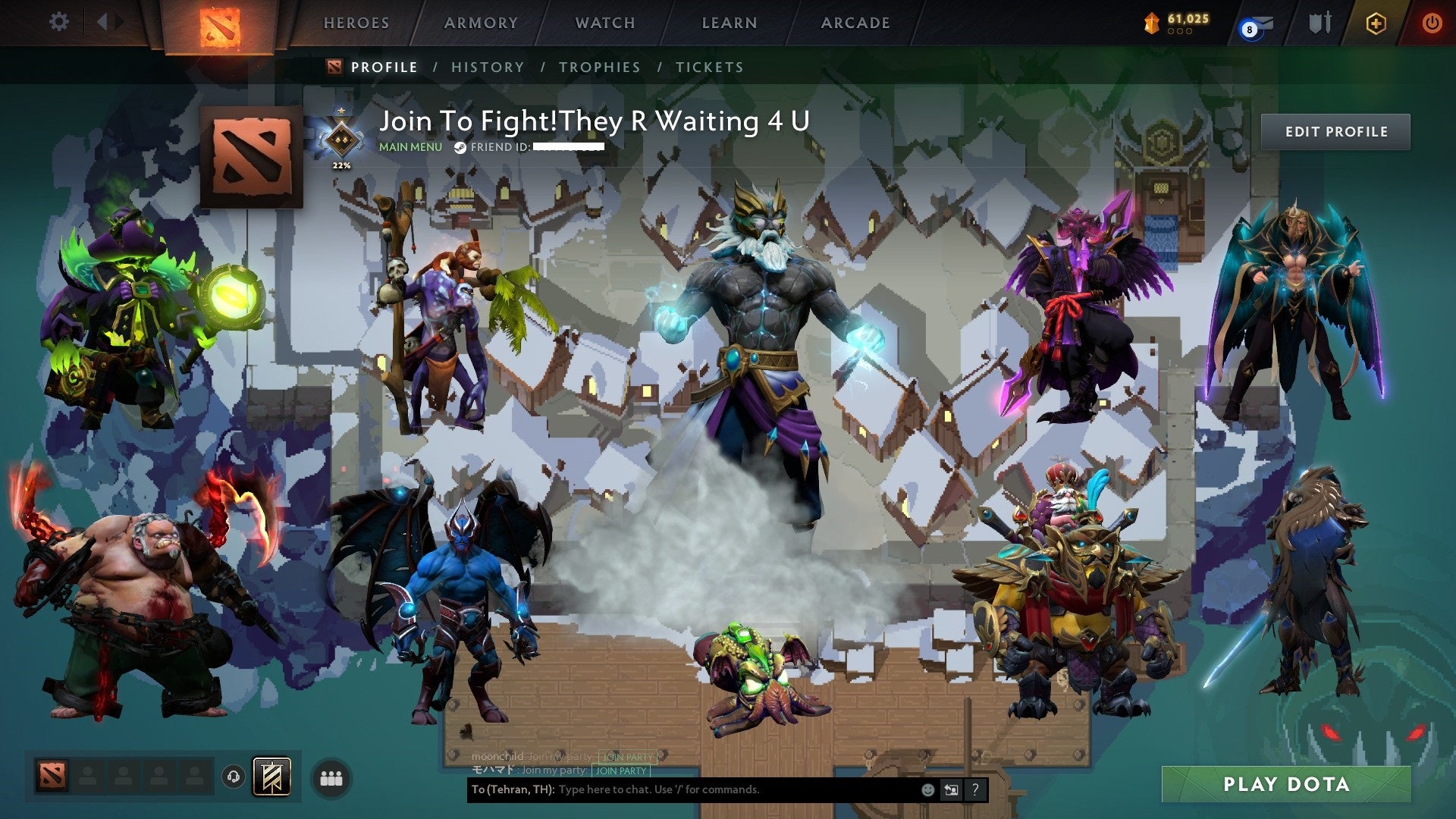The height and width of the screenshot is (819, 1456).
Task: Click the red power exit icon
Action: (1432, 23)
